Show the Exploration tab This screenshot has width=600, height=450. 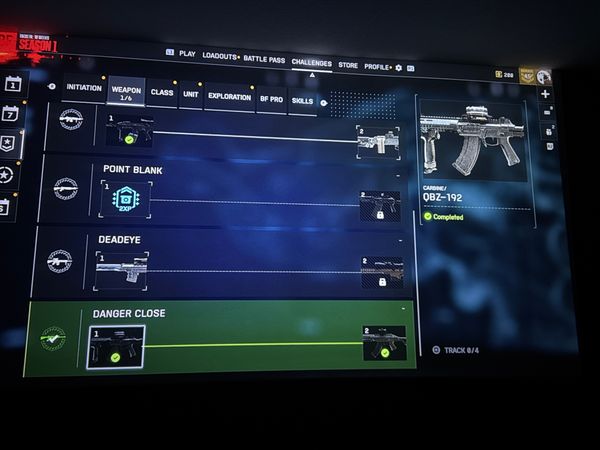click(x=229, y=97)
